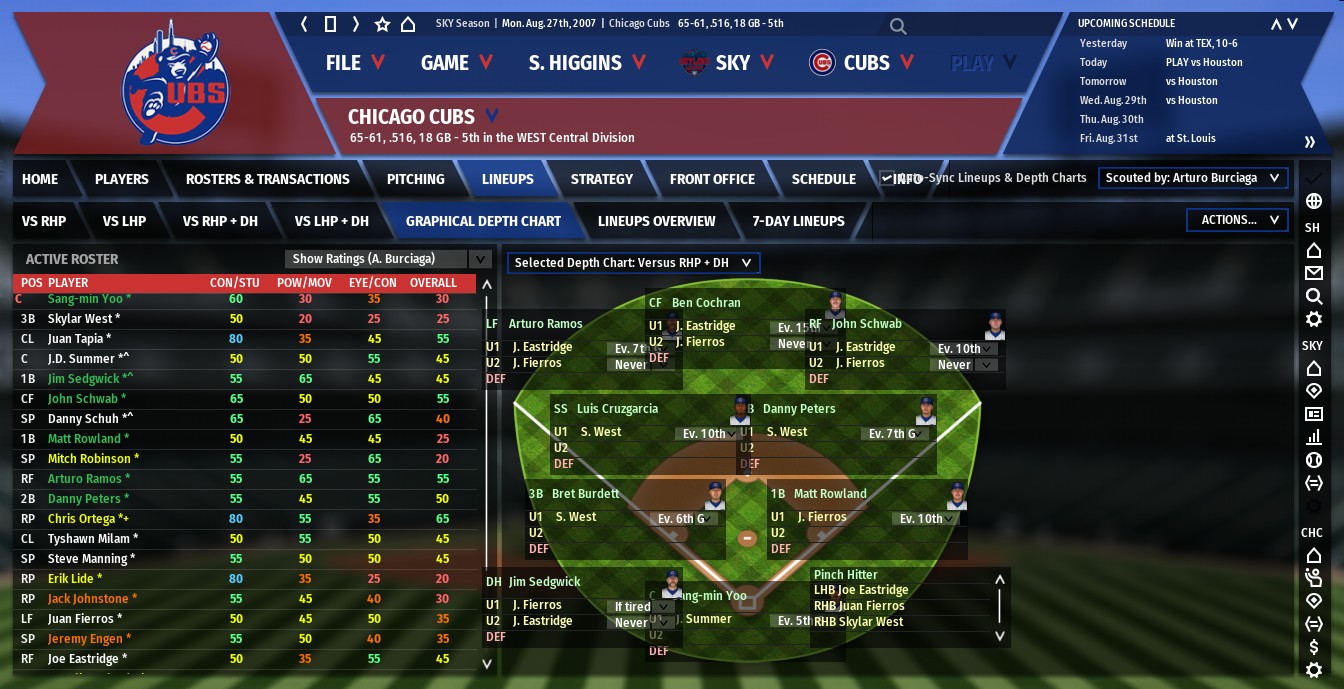
Task: Switch to the PITCHING tab
Action: click(415, 179)
